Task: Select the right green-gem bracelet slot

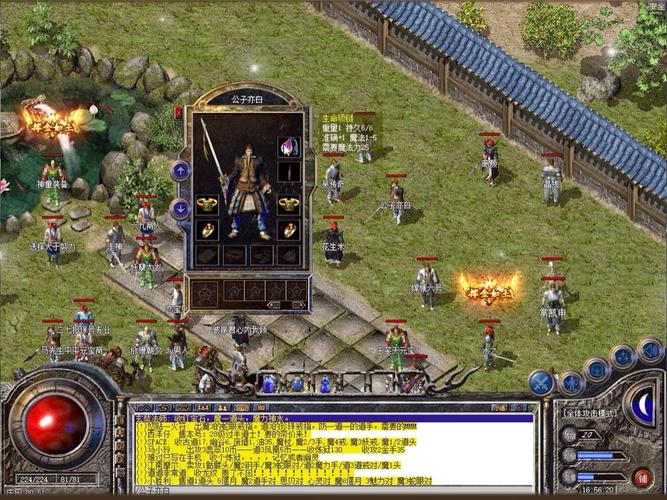Action: [x=289, y=204]
